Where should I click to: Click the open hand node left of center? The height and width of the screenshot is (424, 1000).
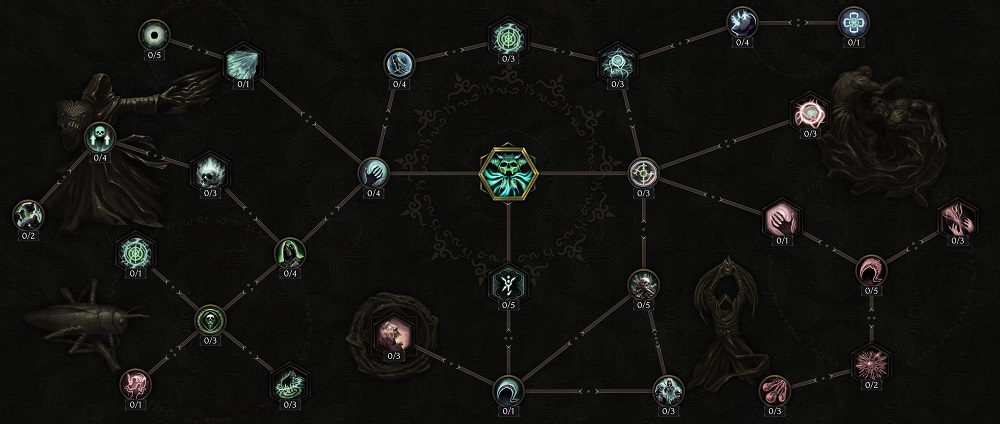373,173
